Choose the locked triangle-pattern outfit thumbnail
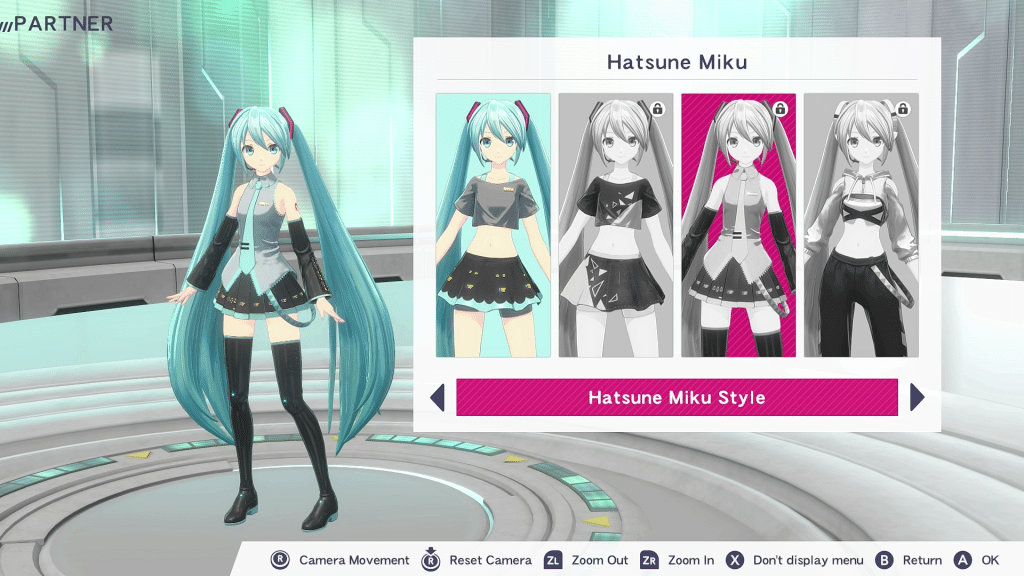Screen dimensions: 1024x576 tap(615, 225)
